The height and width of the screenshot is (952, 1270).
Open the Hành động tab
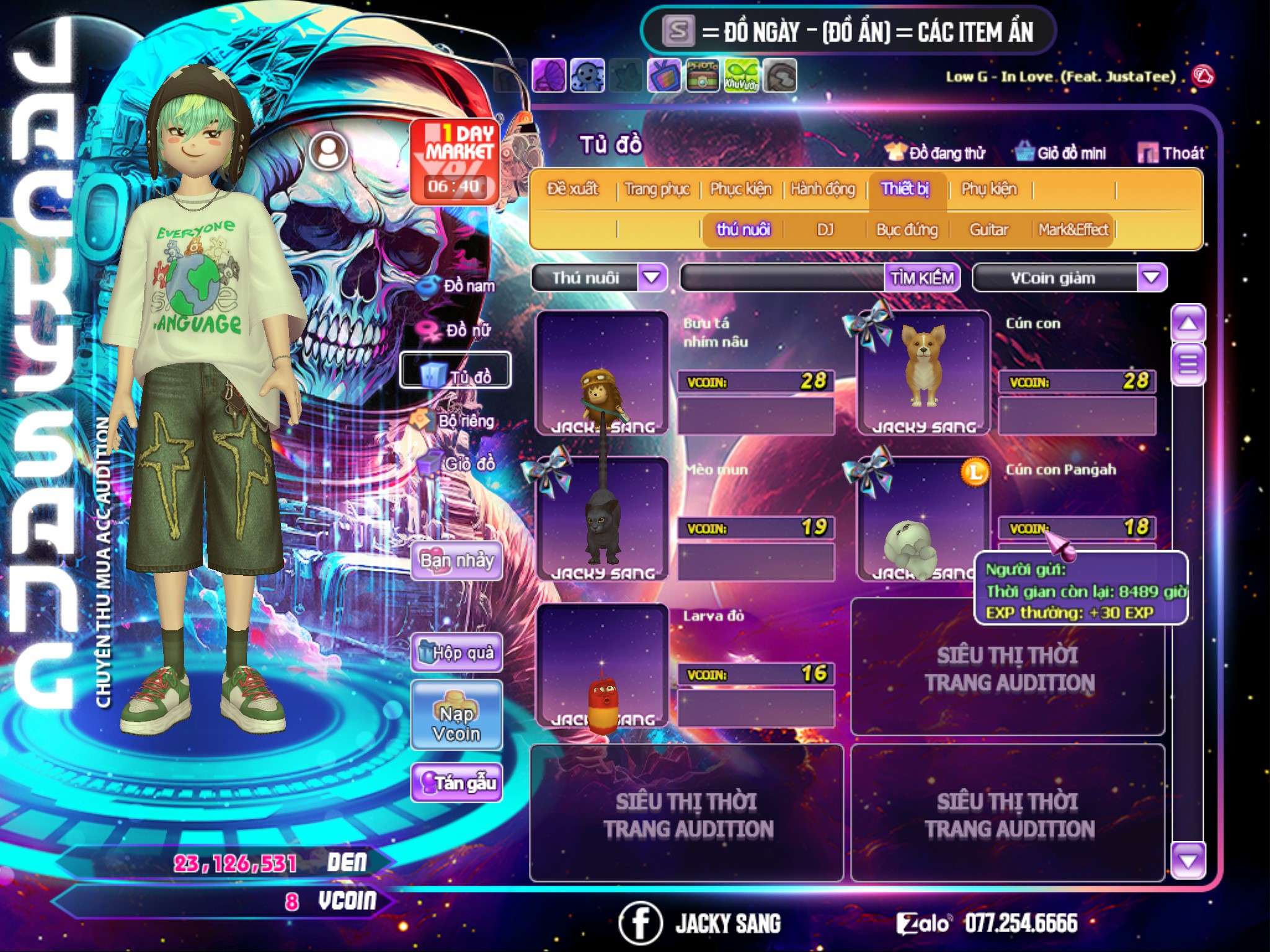[822, 189]
